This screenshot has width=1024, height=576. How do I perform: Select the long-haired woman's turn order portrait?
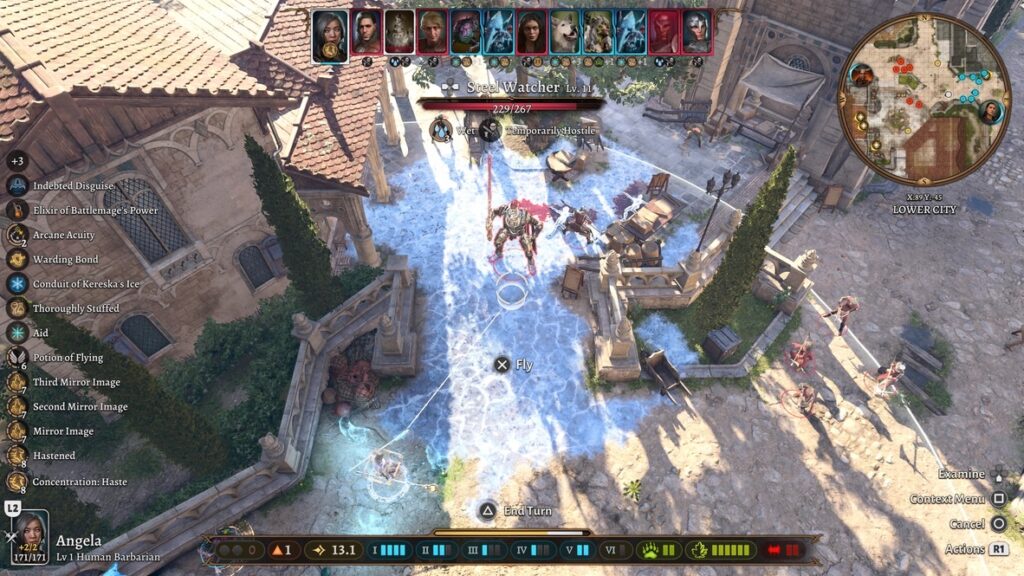(x=531, y=33)
